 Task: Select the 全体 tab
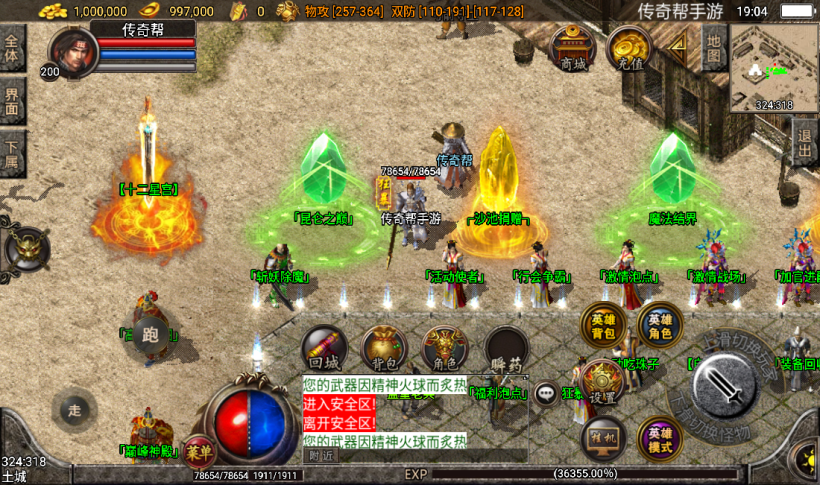point(12,49)
